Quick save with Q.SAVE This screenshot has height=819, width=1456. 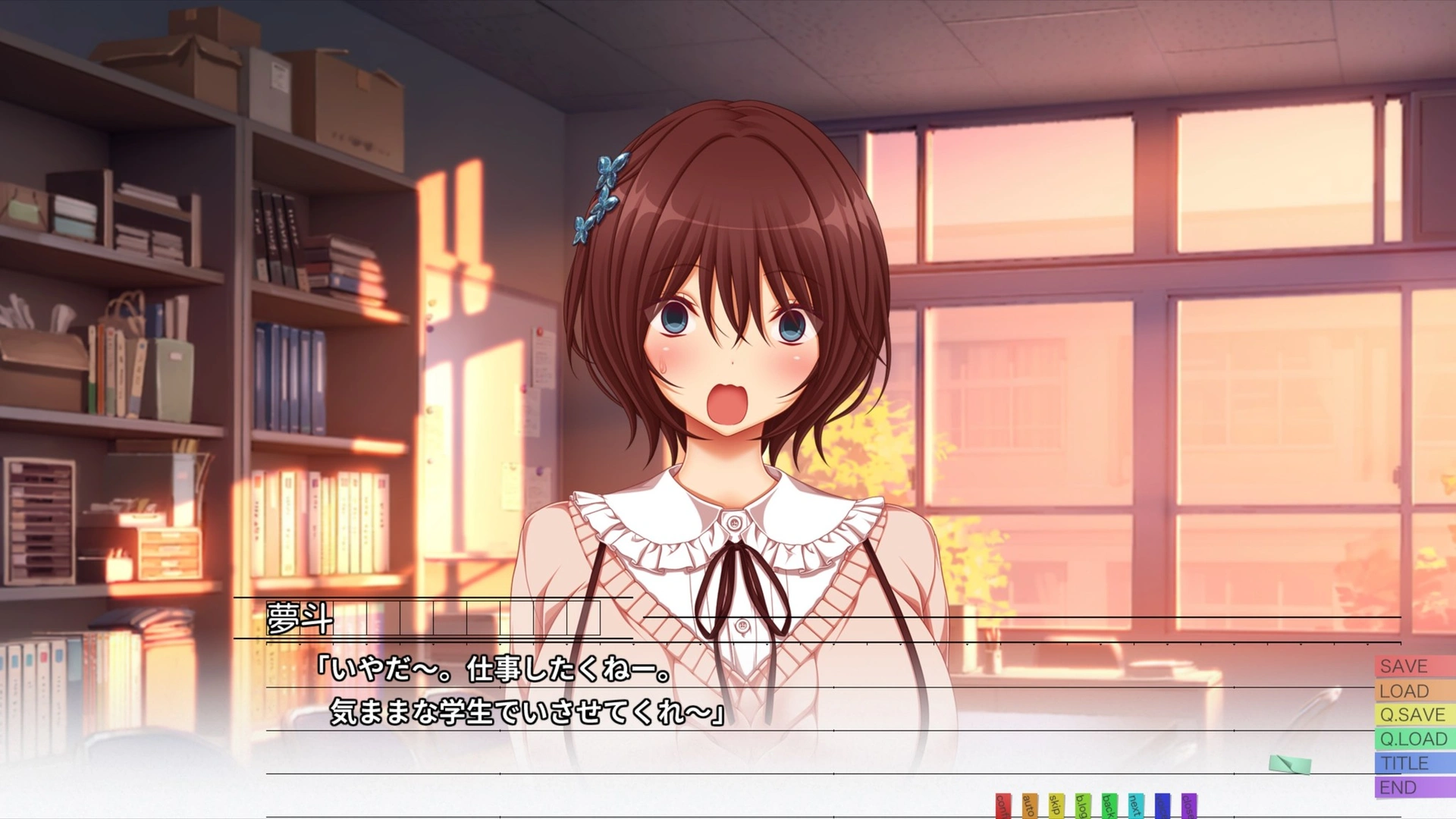[x=1412, y=715]
